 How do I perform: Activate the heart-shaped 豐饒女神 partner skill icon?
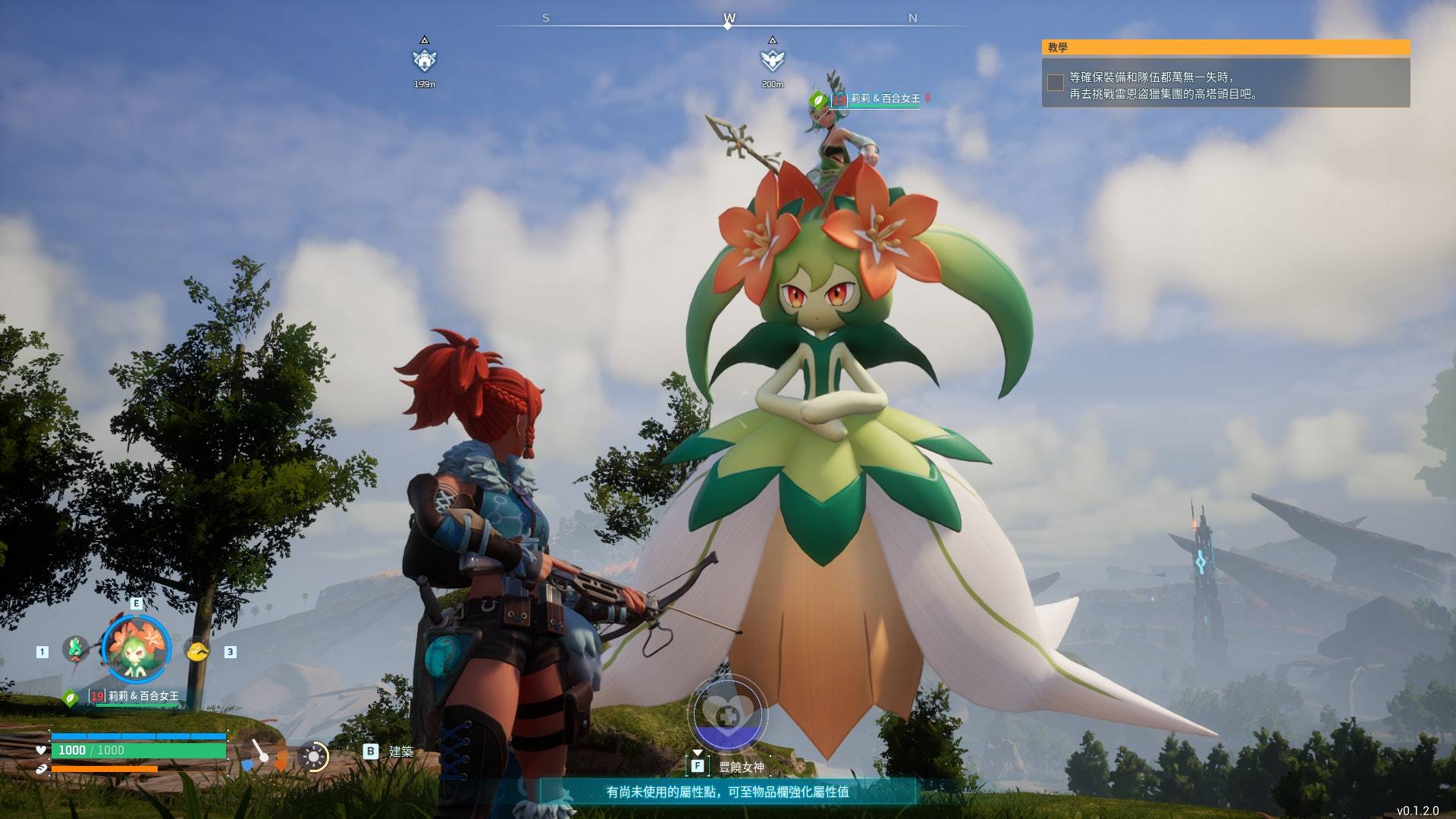tap(727, 715)
